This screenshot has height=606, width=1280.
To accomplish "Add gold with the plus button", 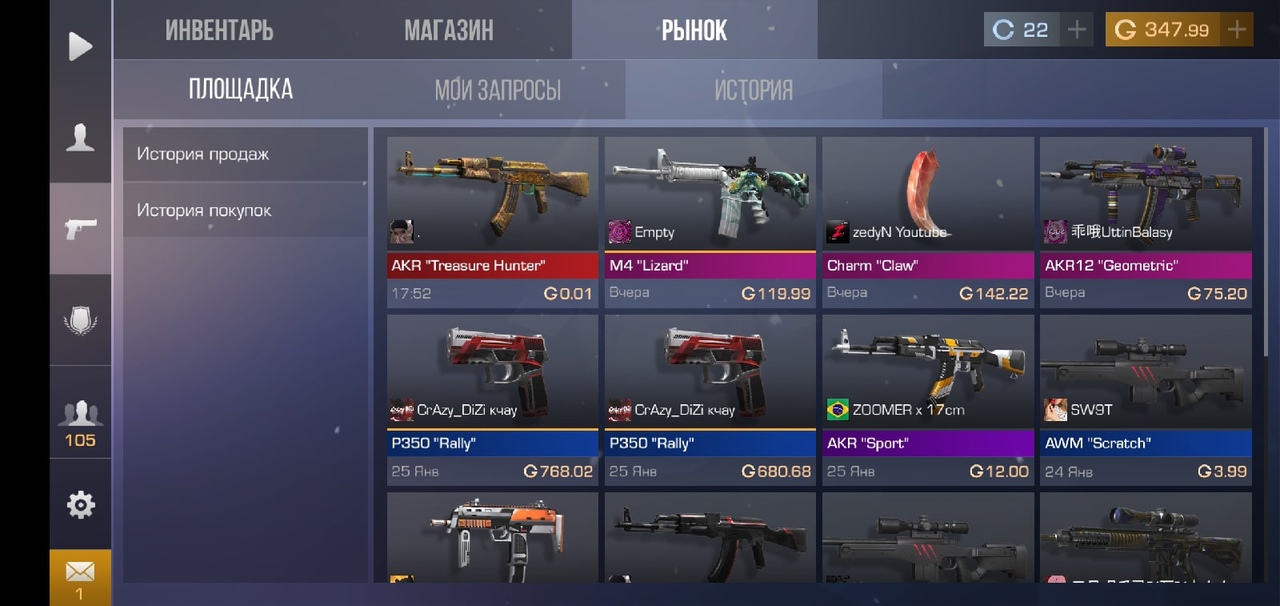I will pos(1237,30).
